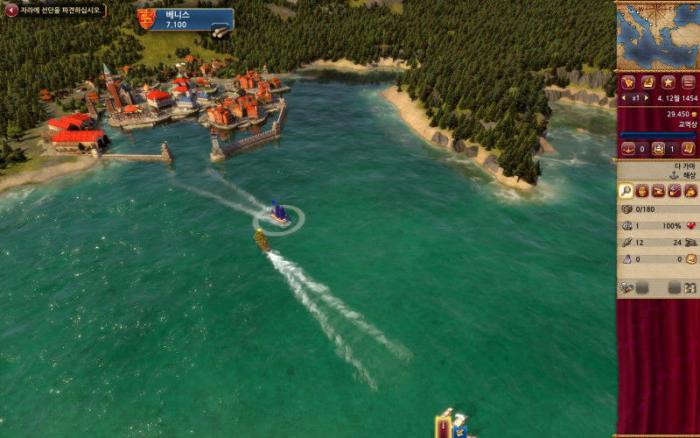Select the magnifying glass overview tab
Viewport: 700px width, 438px height.
pyautogui.click(x=626, y=190)
